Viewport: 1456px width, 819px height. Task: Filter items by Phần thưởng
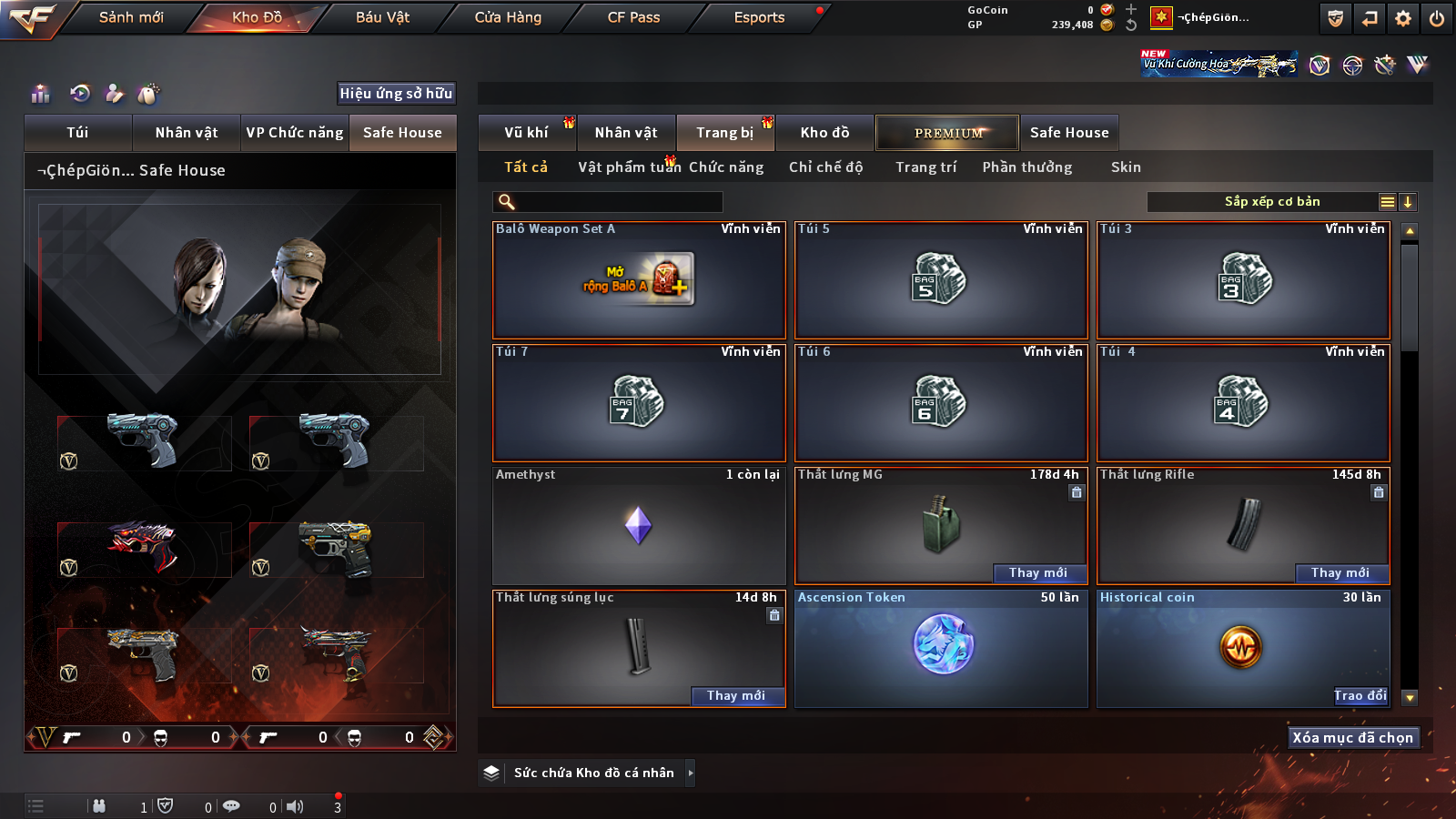(1026, 167)
